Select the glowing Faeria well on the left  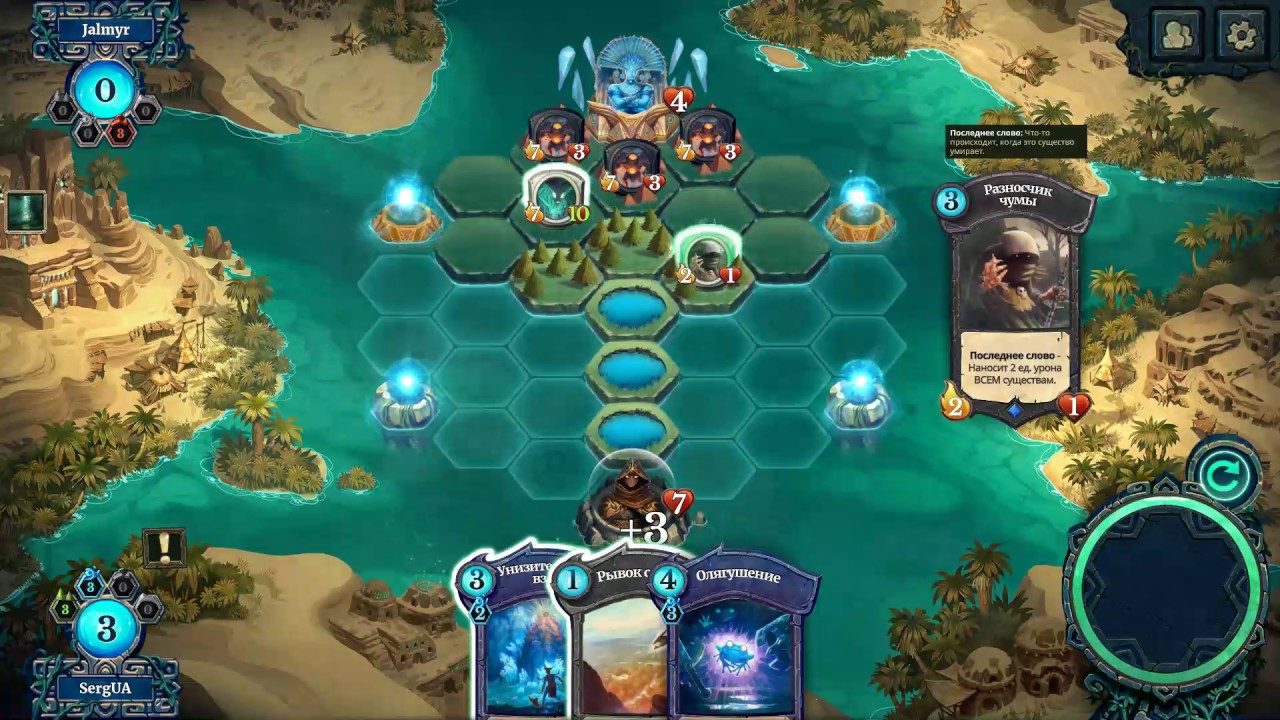click(x=406, y=217)
